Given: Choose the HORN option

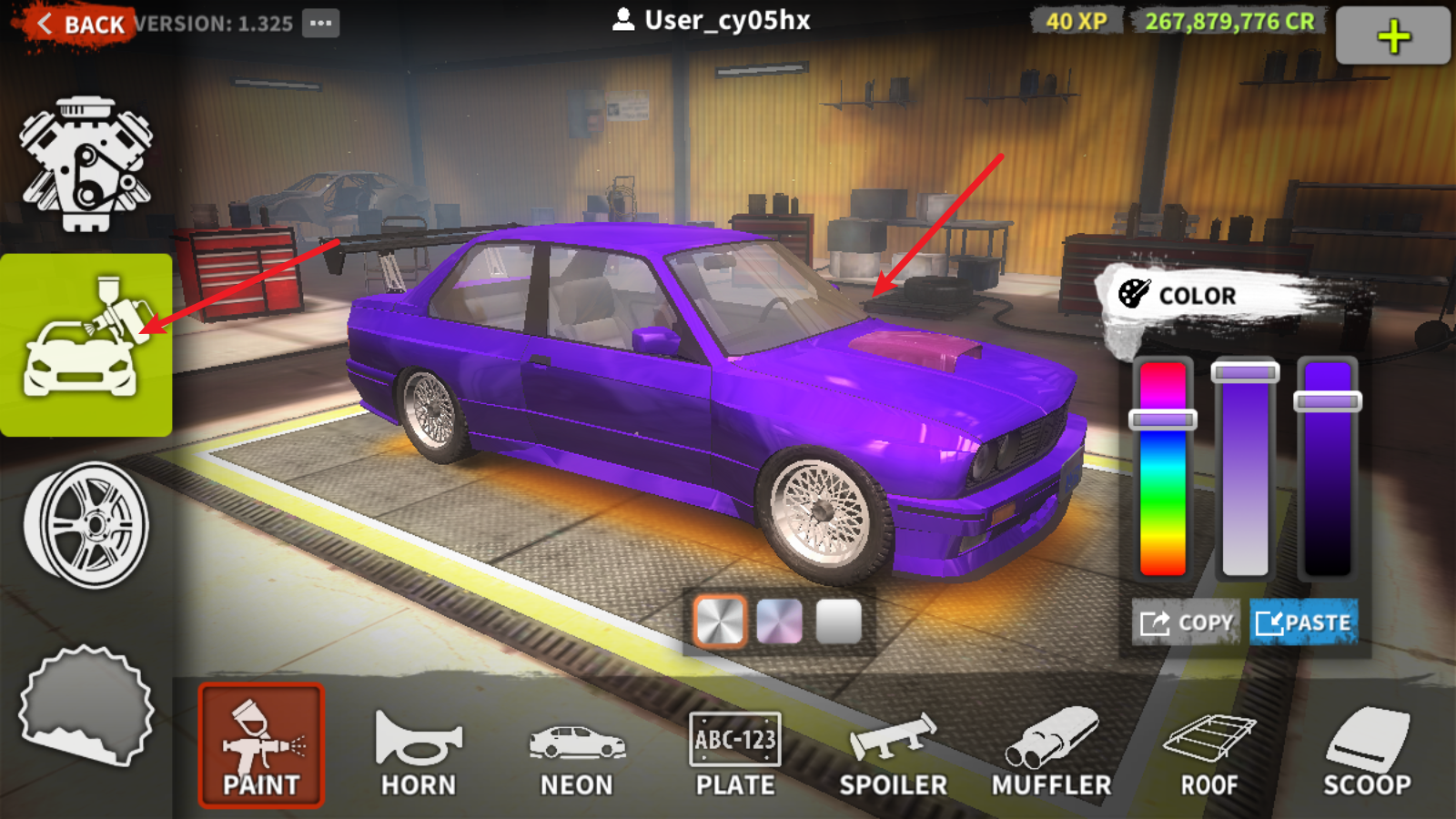Looking at the screenshot, I should click(419, 751).
